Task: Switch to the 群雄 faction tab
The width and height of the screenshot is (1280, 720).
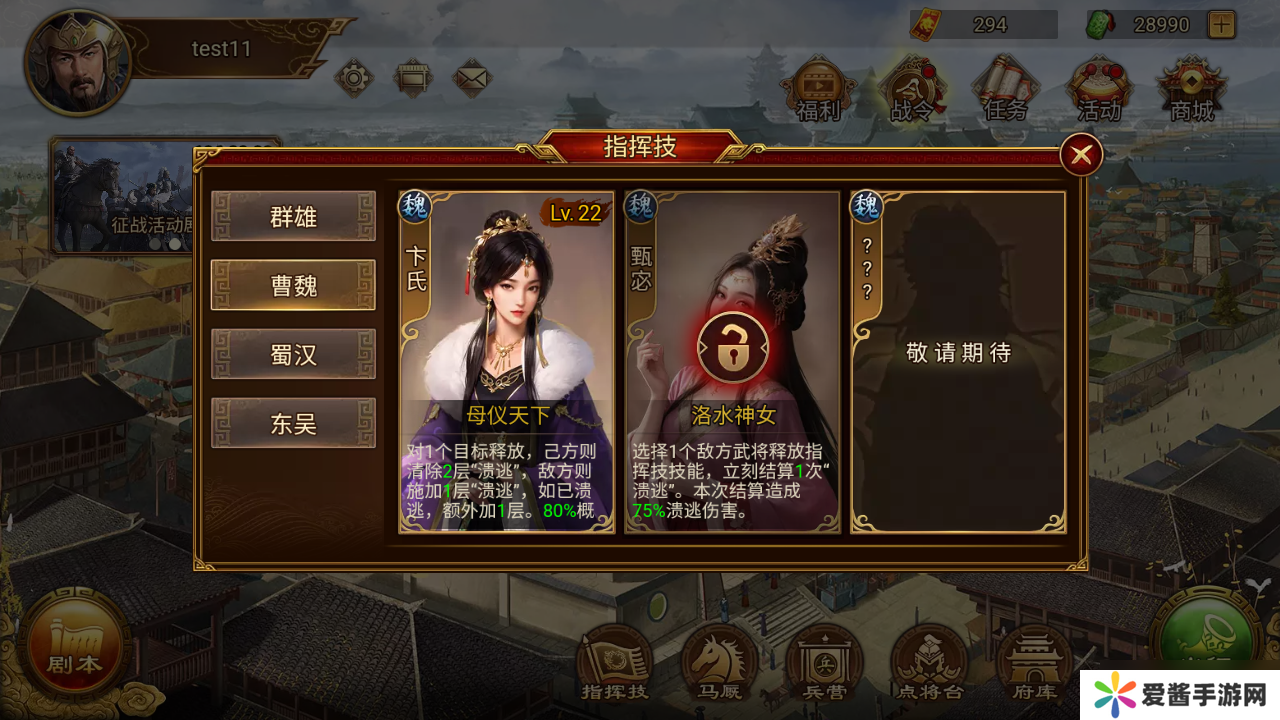Action: coord(293,216)
